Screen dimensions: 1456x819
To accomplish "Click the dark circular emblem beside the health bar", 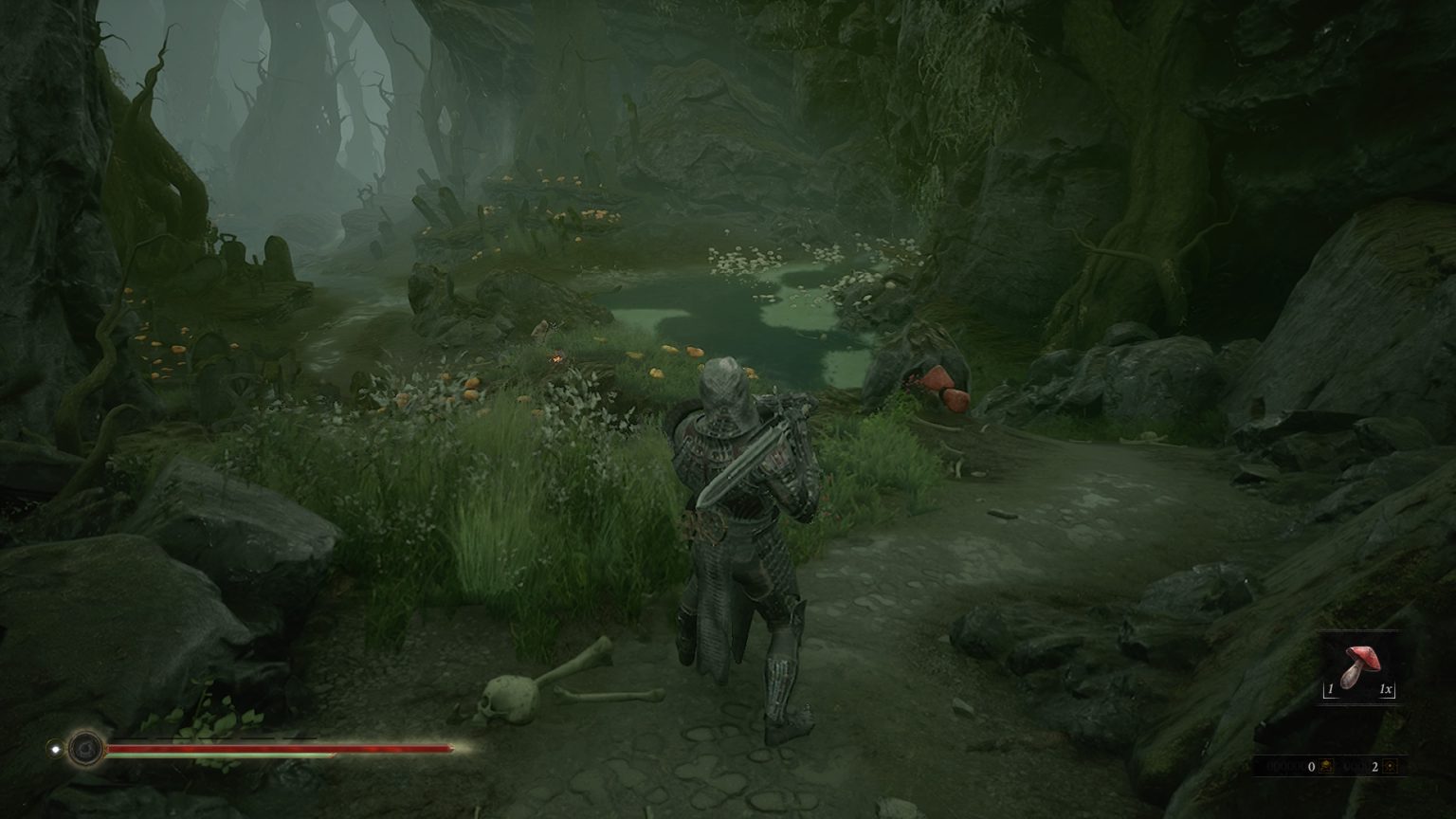I will tap(86, 748).
